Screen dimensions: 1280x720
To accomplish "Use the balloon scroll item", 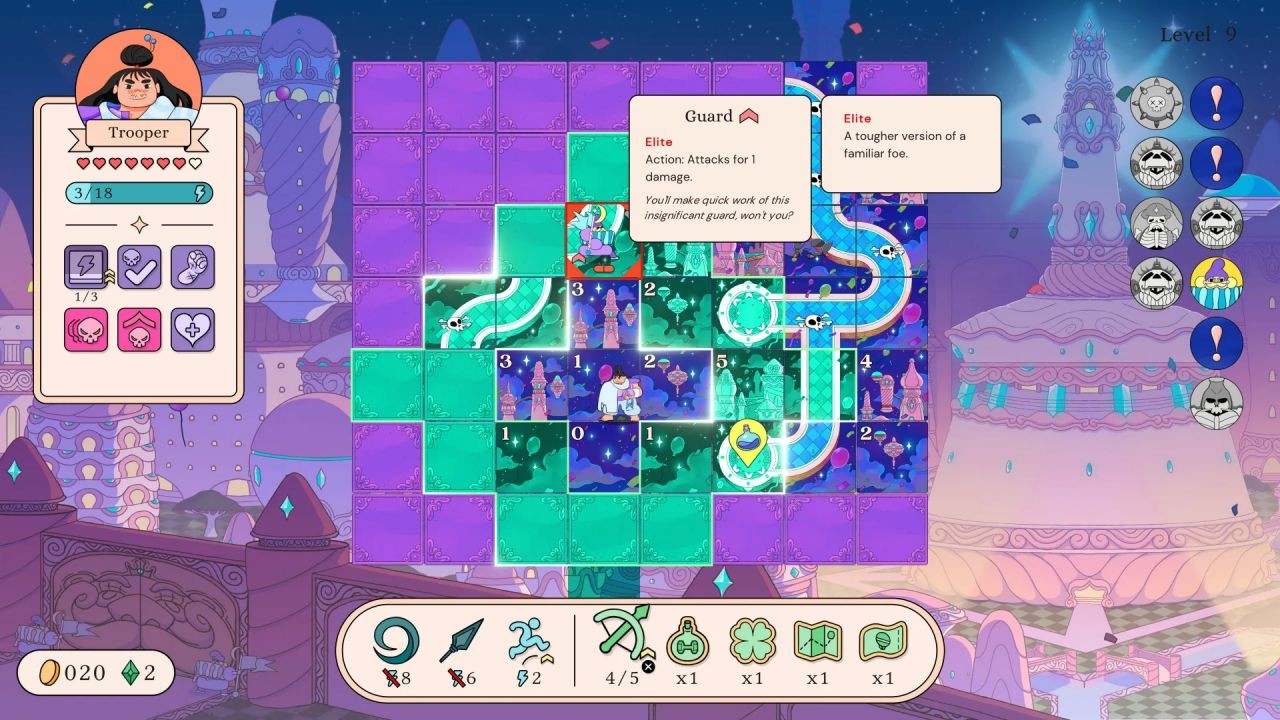I will click(883, 641).
